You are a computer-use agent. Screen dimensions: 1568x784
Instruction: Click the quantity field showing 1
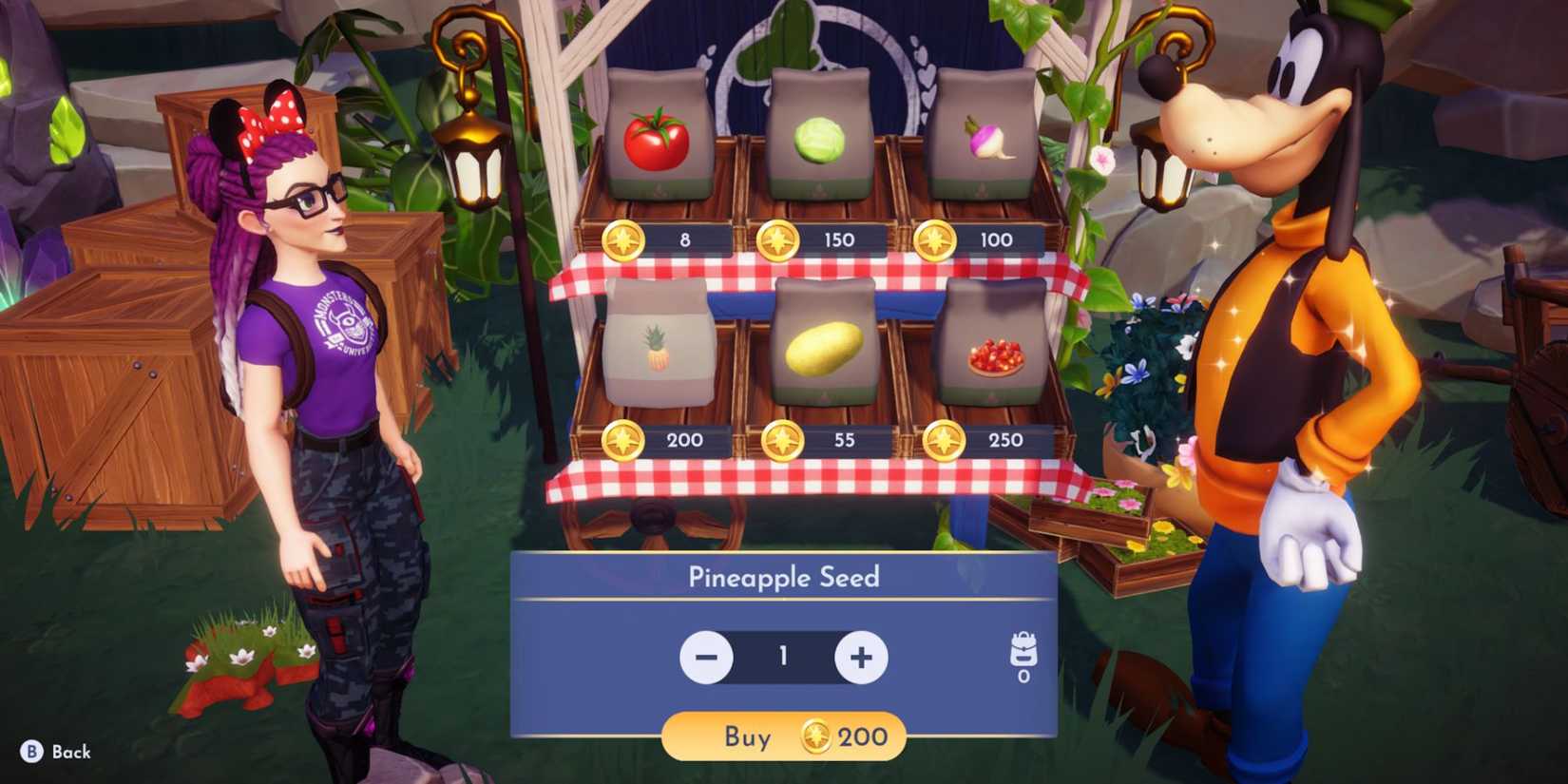point(784,656)
